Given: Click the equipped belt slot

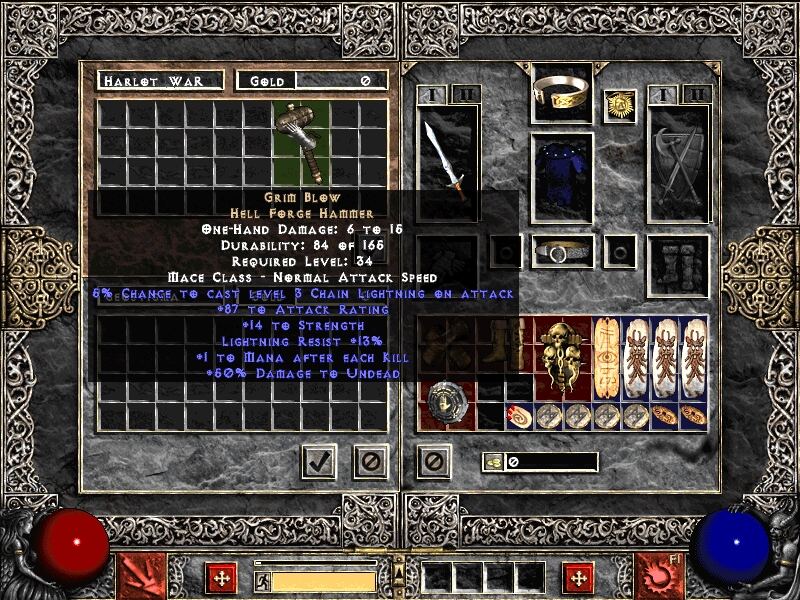Looking at the screenshot, I should tap(561, 252).
